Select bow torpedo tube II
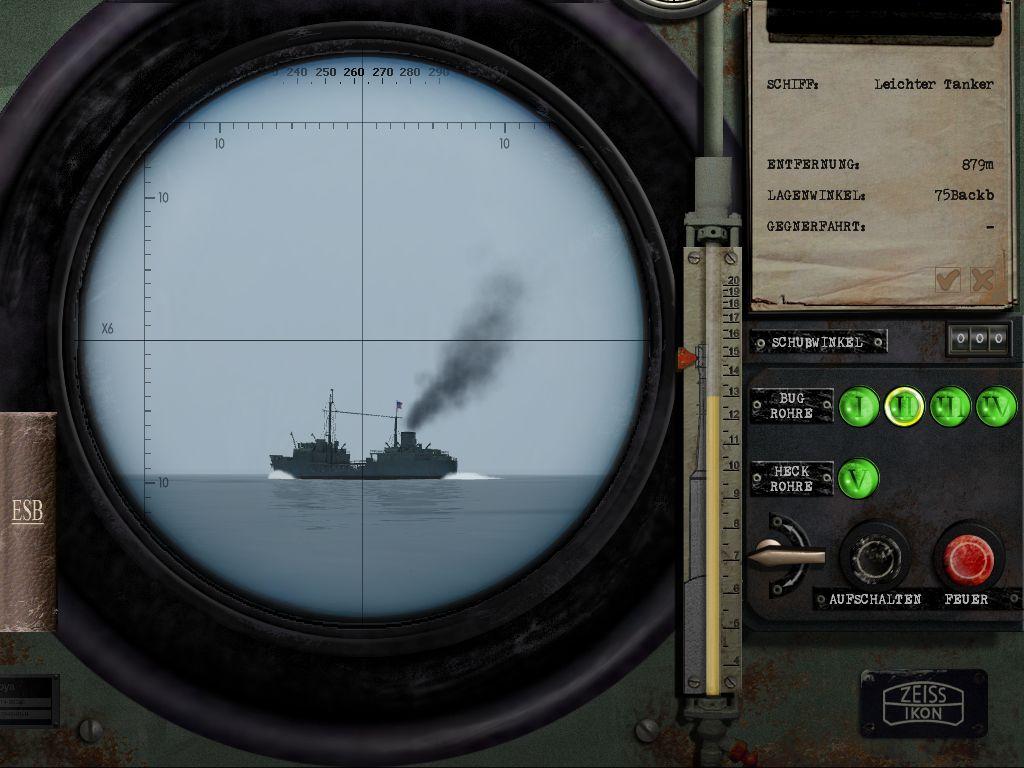1024x768 pixels. pyautogui.click(x=904, y=406)
